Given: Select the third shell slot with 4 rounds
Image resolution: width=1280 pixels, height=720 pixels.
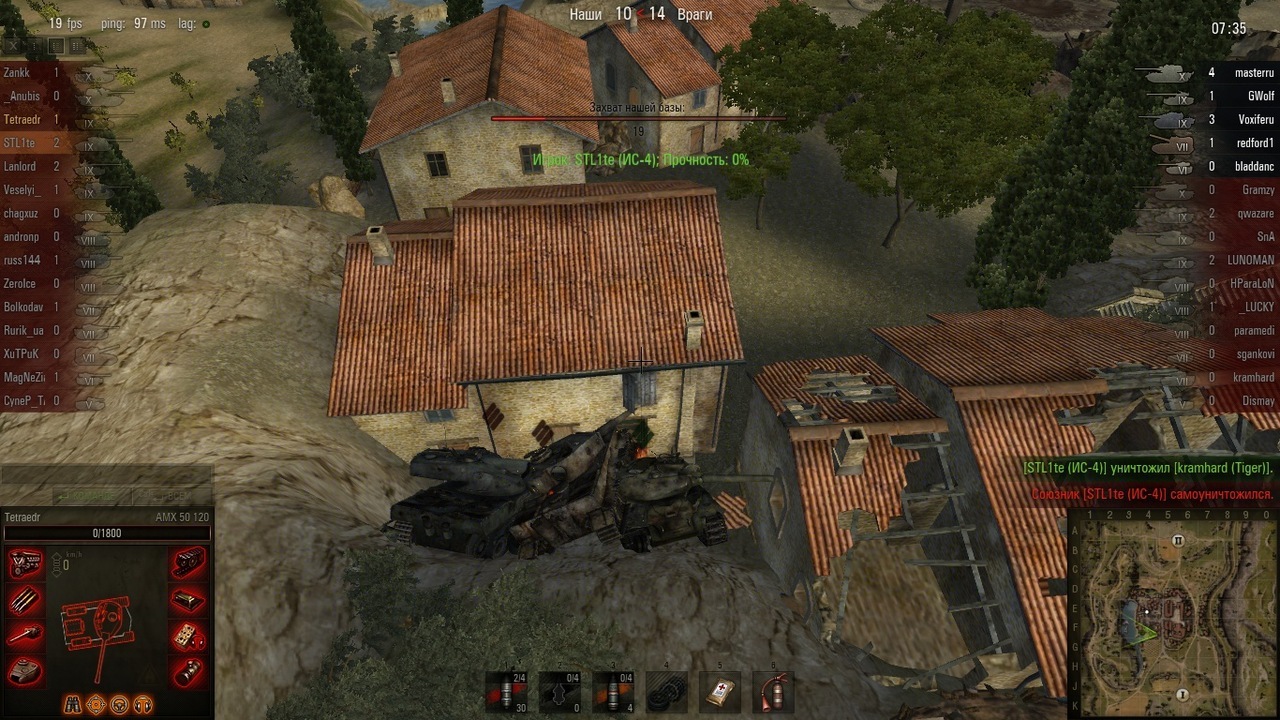Looking at the screenshot, I should pos(612,691).
